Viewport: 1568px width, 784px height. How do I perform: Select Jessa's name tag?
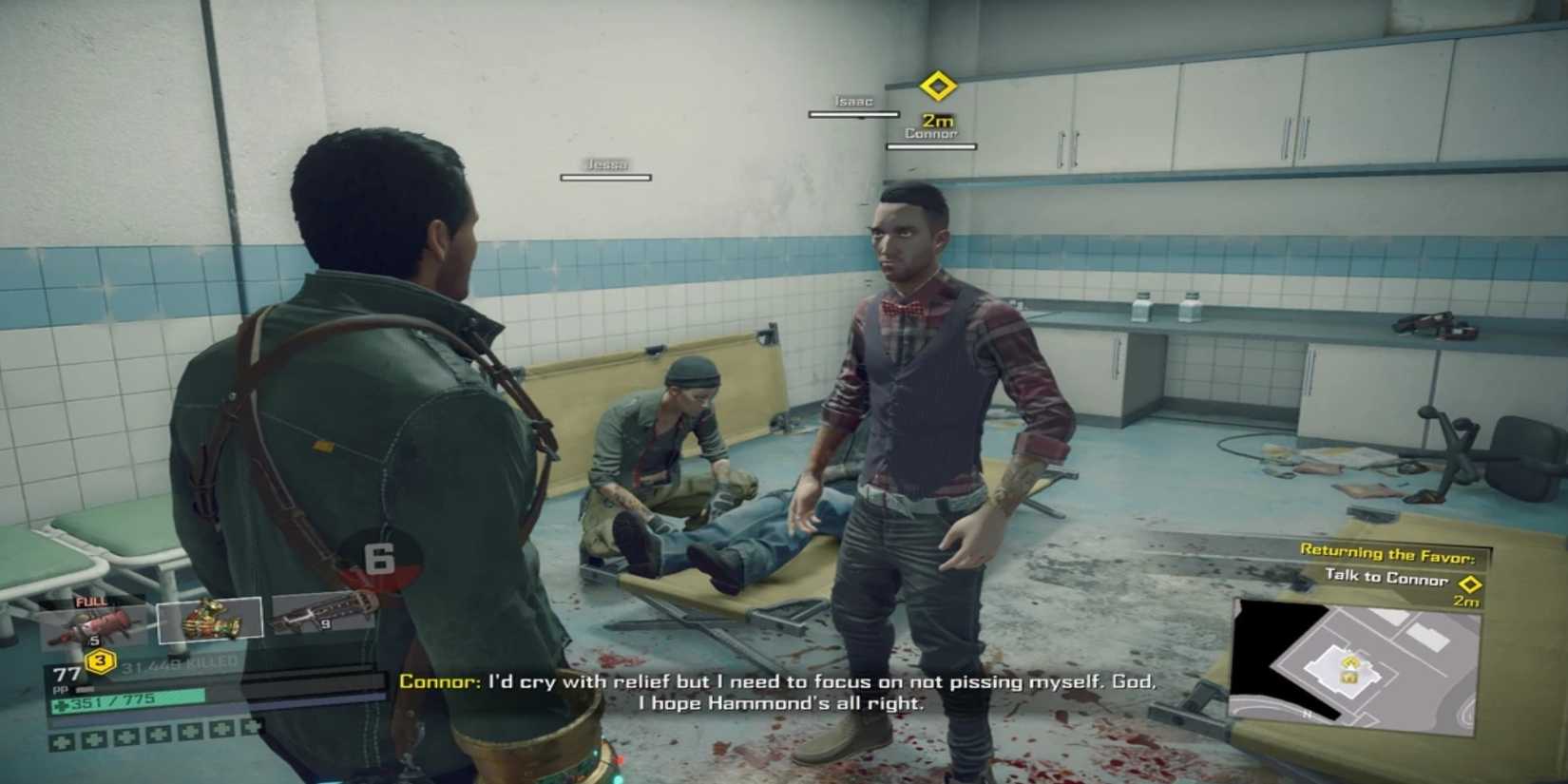tap(609, 163)
